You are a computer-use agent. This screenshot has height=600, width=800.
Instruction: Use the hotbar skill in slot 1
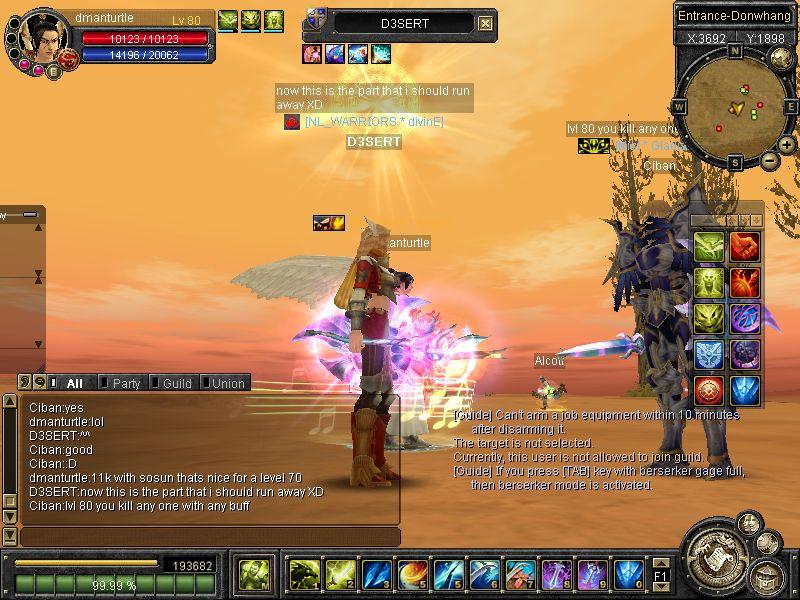click(304, 574)
